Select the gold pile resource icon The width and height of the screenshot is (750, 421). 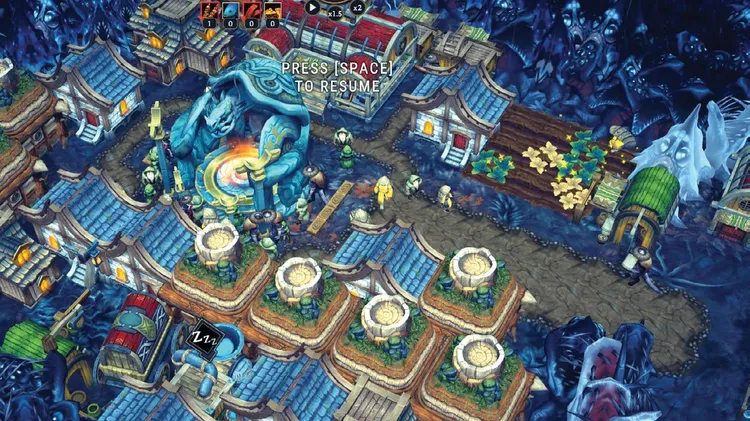(272, 9)
